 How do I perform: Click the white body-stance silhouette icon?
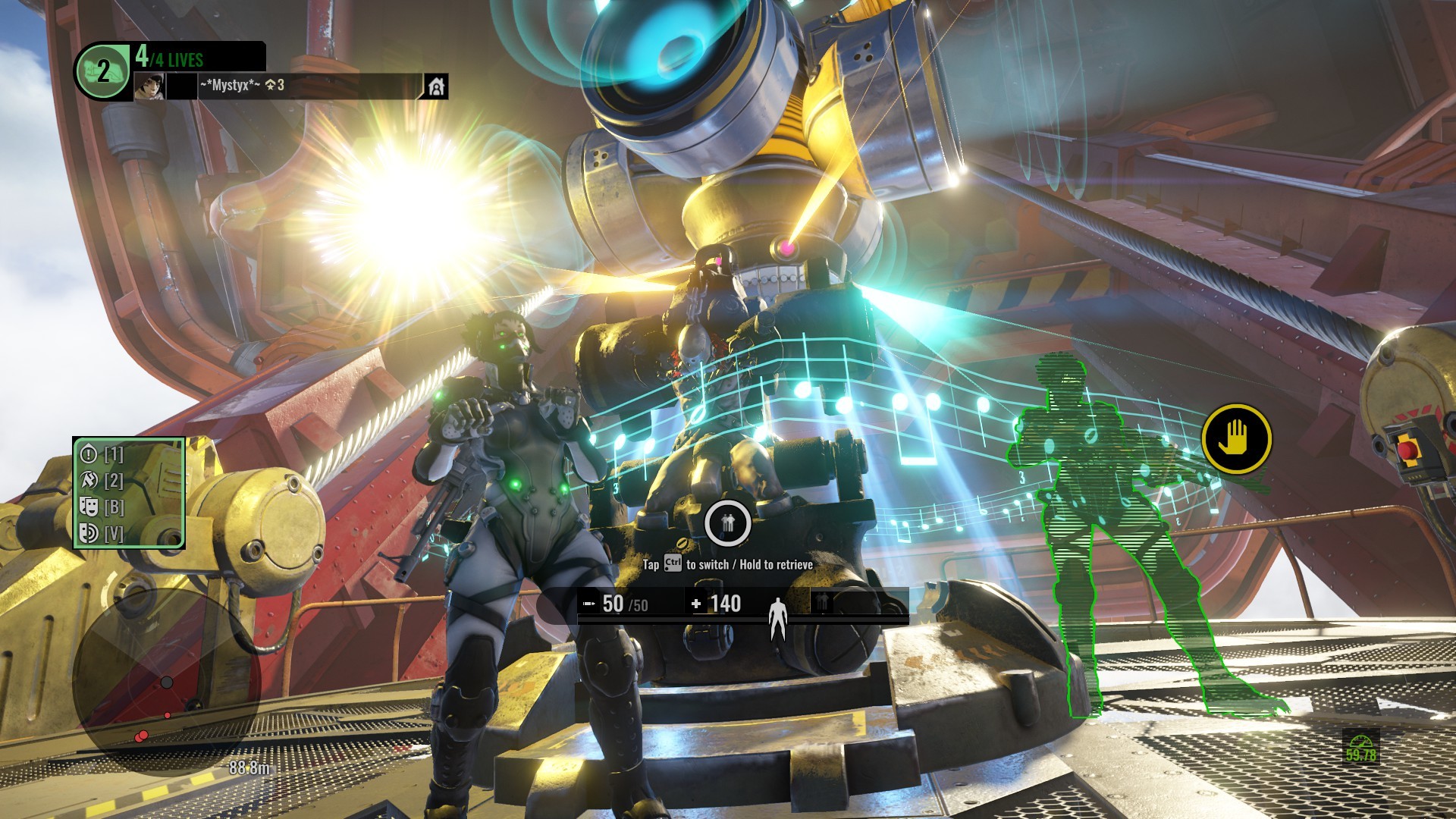[x=777, y=617]
